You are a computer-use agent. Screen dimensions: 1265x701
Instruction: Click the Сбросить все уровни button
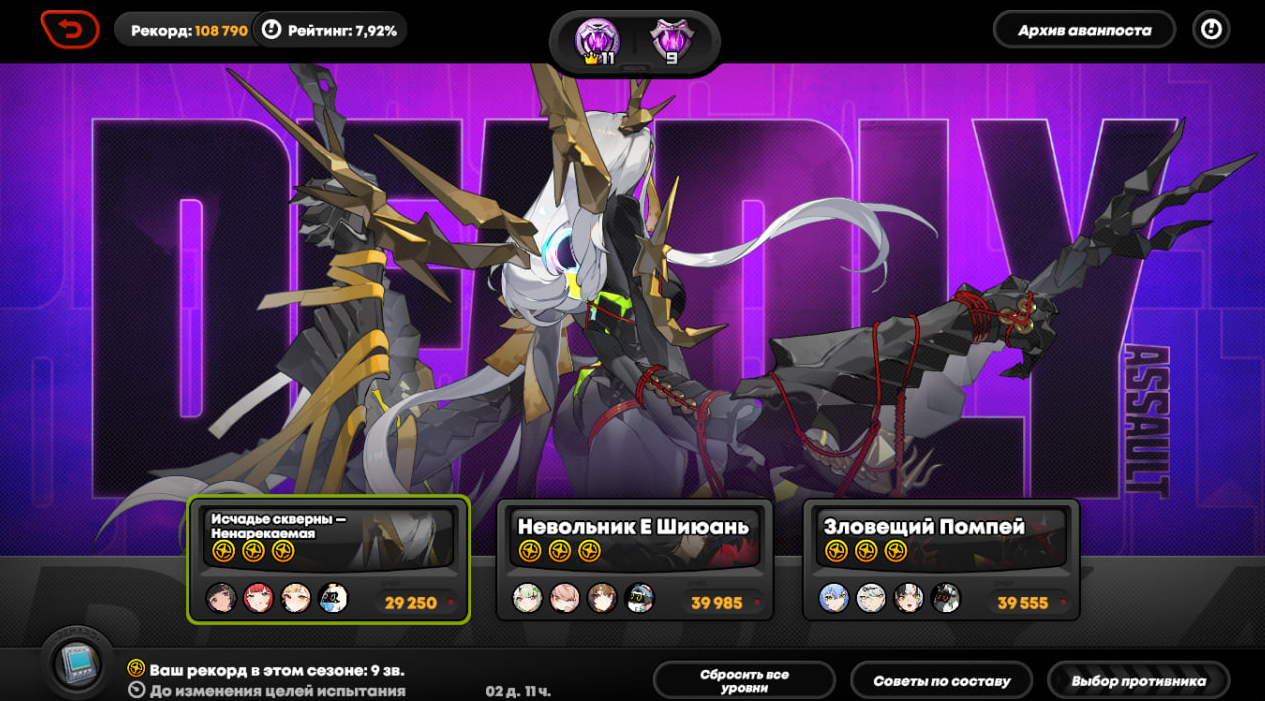coord(743,681)
